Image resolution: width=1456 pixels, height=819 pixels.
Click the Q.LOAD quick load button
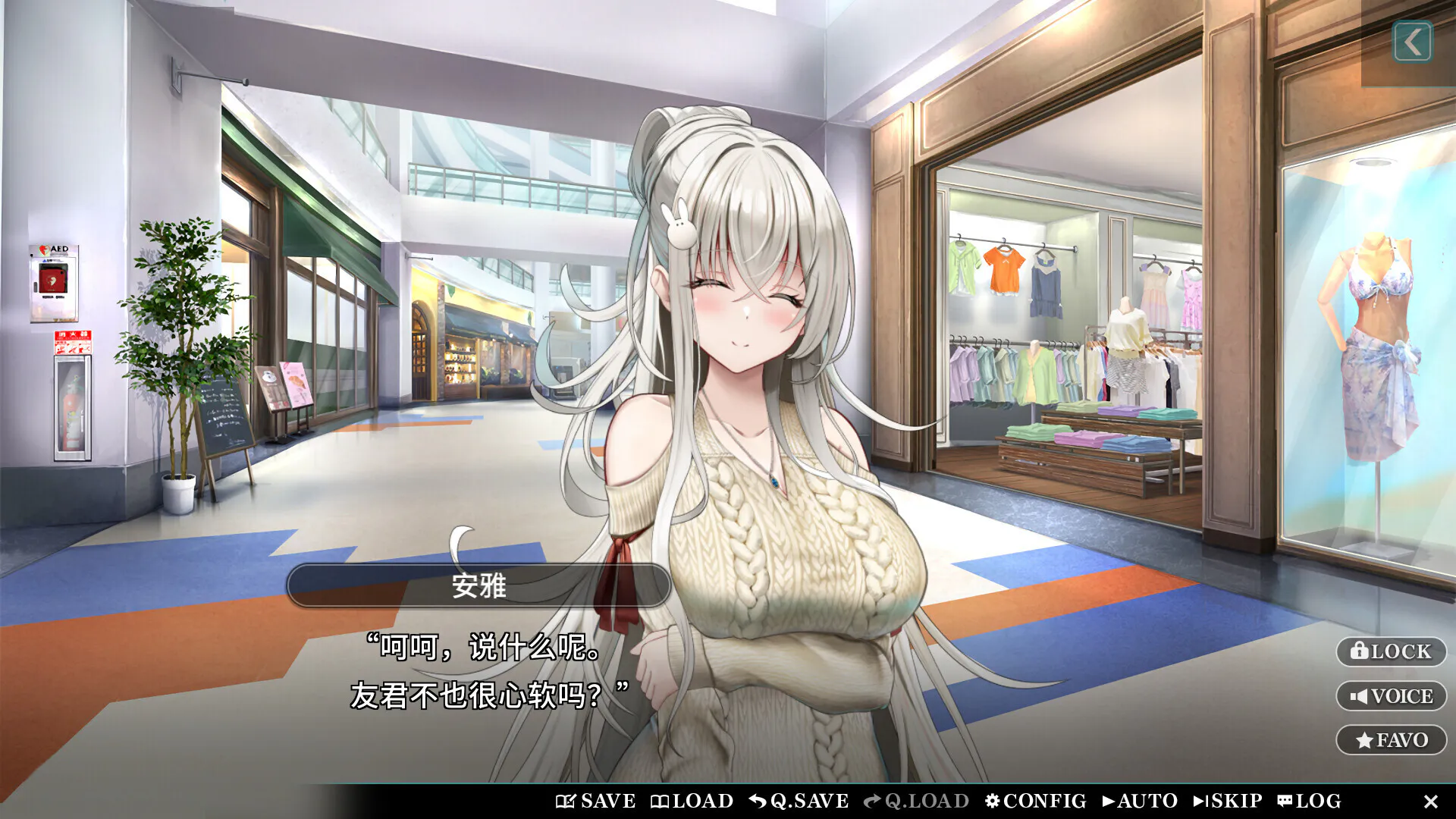[x=916, y=801]
